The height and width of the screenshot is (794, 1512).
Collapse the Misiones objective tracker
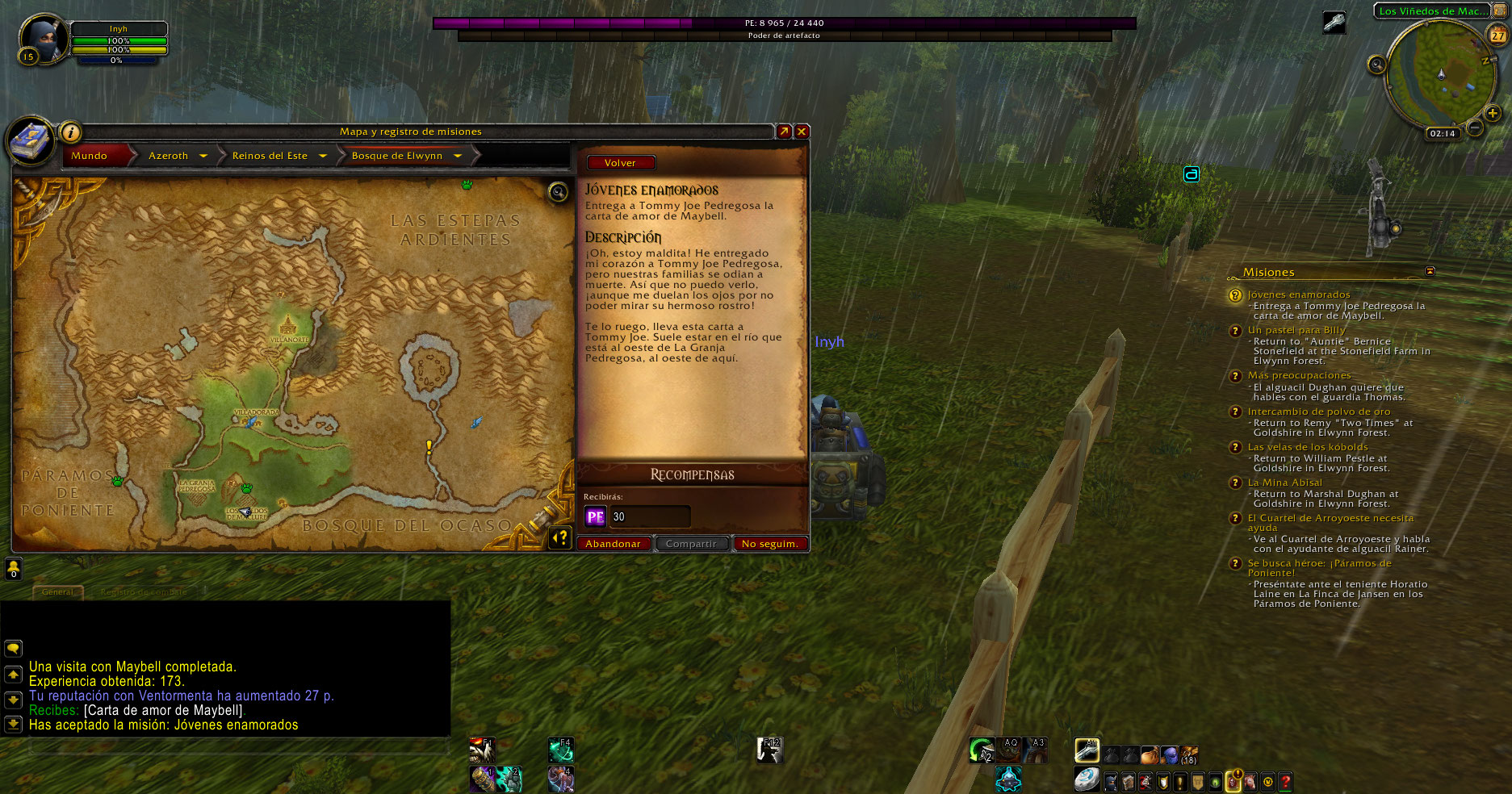[1430, 271]
